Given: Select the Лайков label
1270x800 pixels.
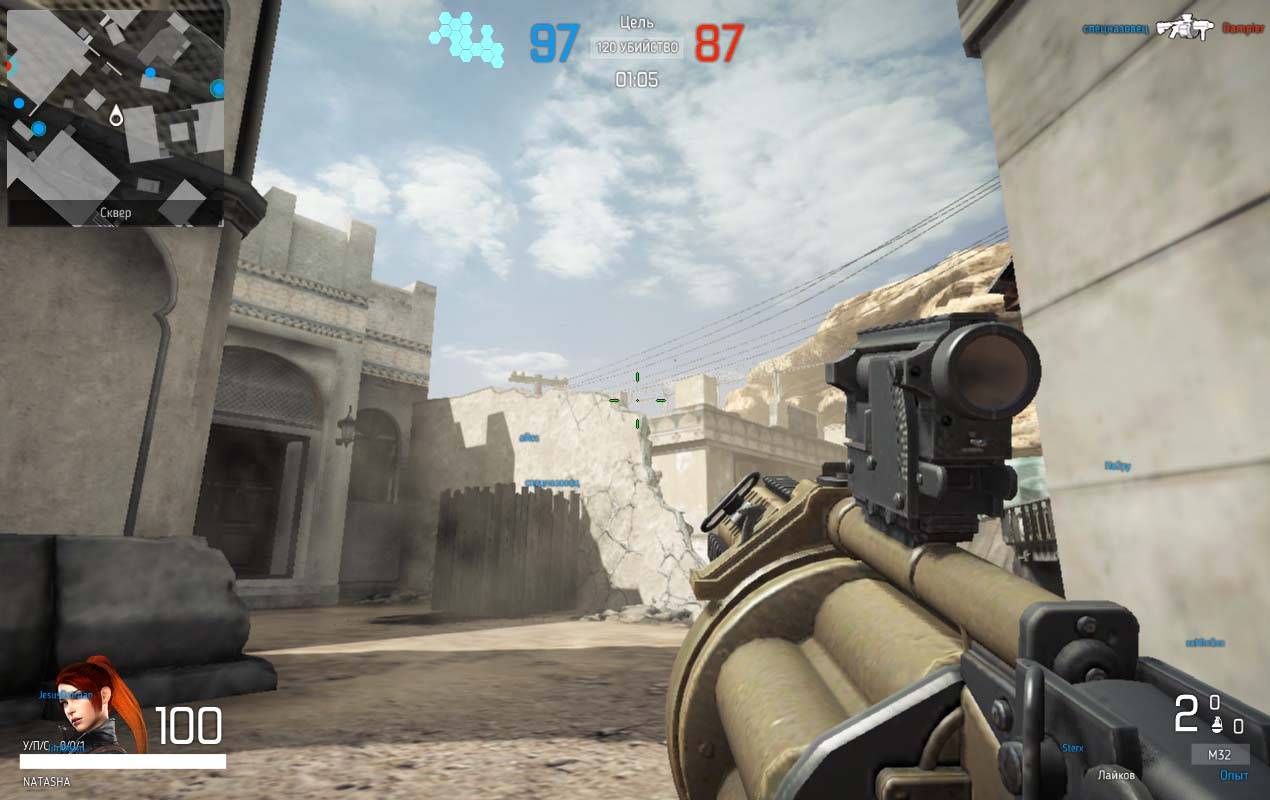Looking at the screenshot, I should point(1116,776).
